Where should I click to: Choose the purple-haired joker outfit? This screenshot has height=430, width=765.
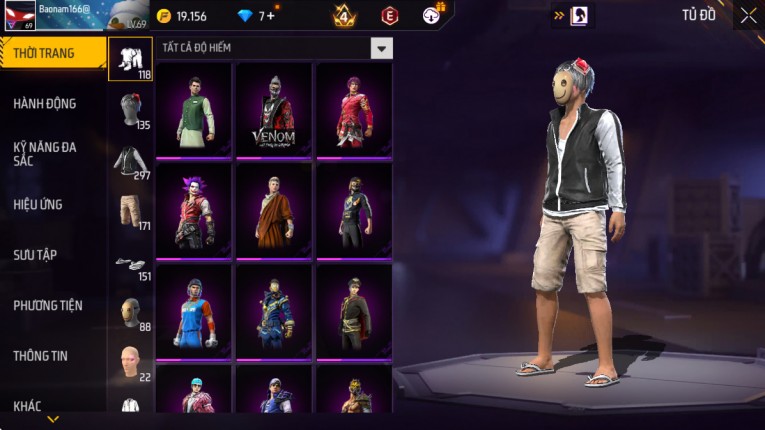[x=194, y=209]
